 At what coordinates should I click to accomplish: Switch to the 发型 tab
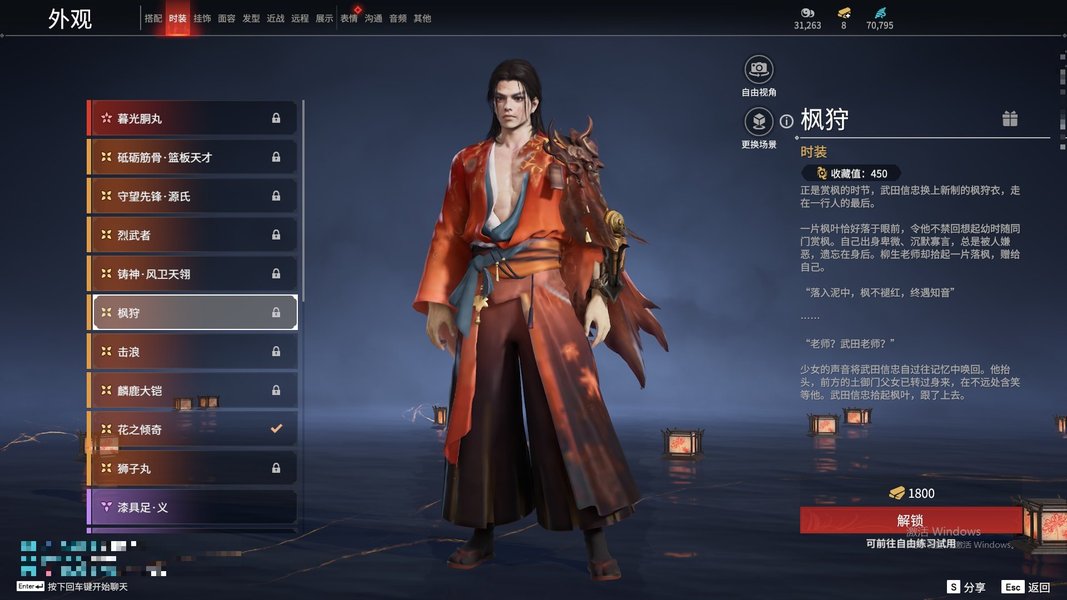(251, 18)
